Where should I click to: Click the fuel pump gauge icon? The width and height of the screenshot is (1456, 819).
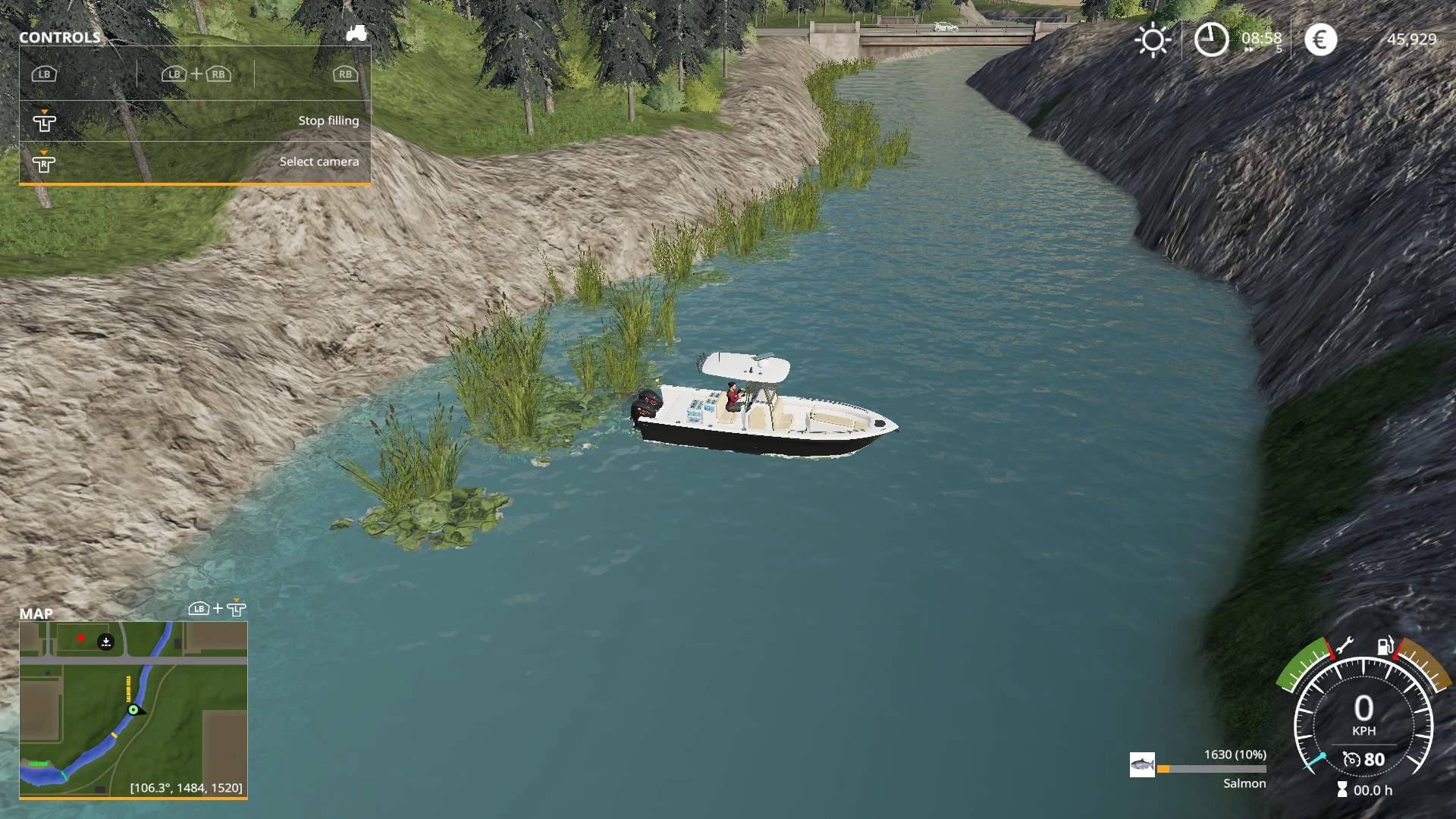point(1385,646)
